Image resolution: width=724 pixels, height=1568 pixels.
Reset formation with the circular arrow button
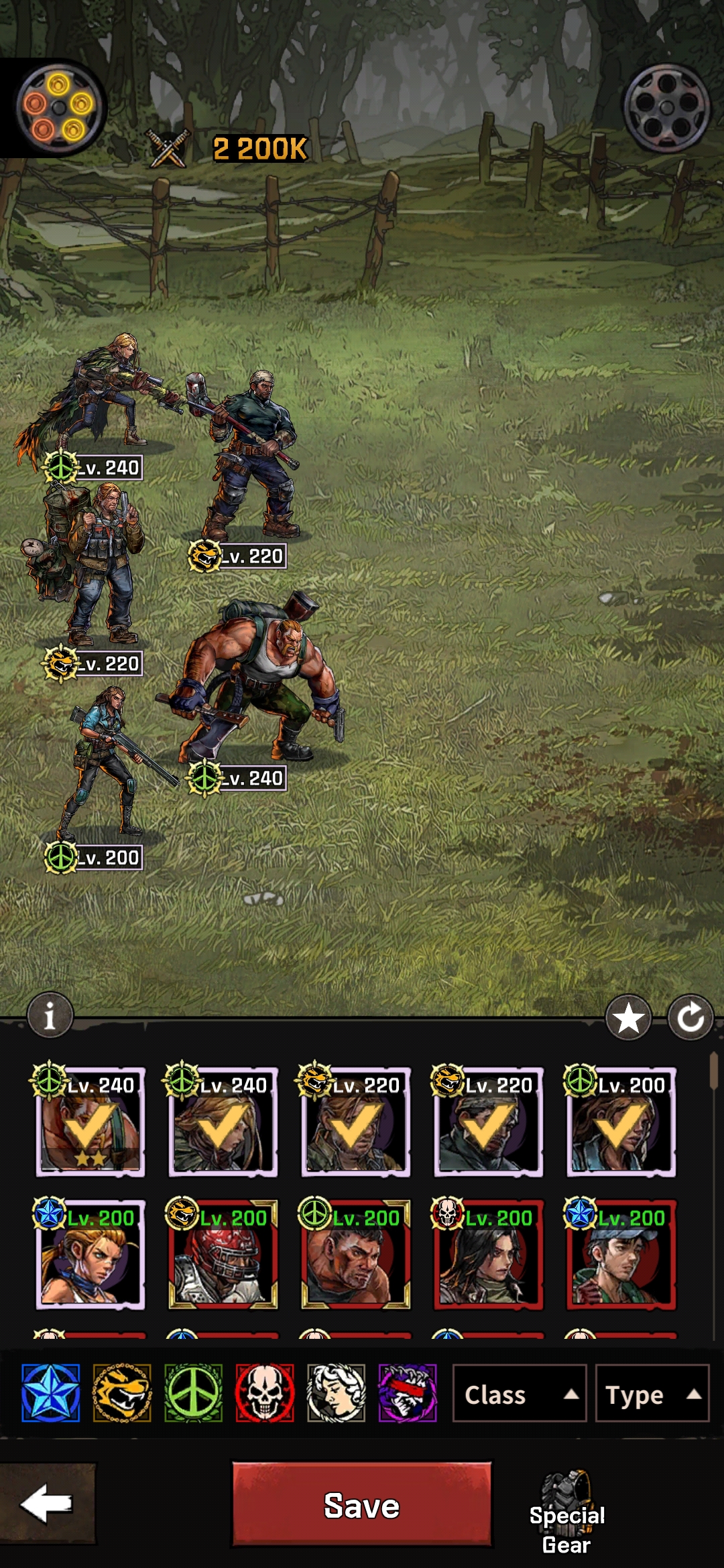(x=690, y=1019)
